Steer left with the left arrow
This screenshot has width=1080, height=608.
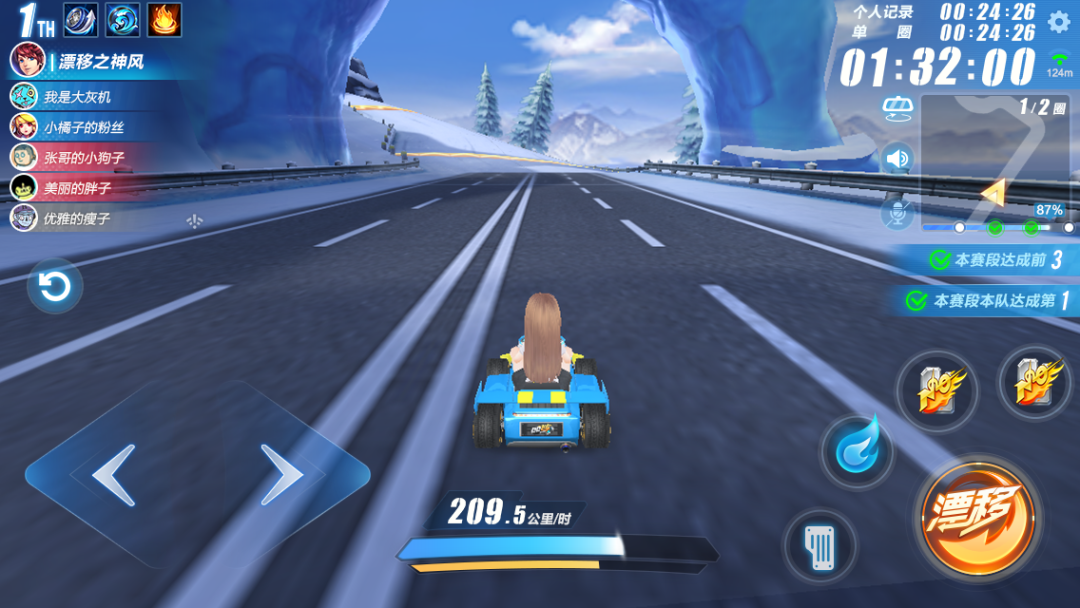pos(112,475)
